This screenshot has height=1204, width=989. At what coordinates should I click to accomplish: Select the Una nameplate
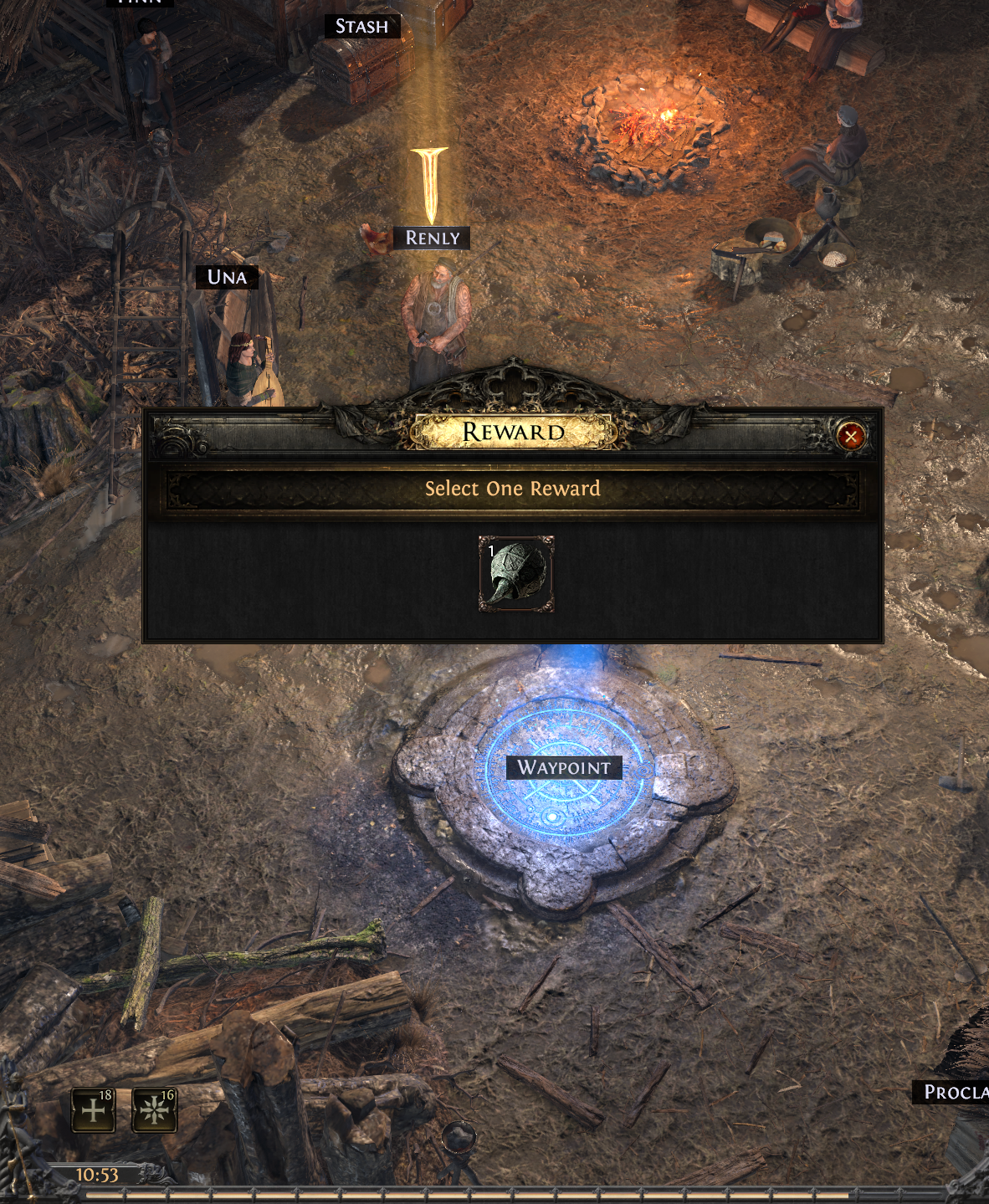227,277
